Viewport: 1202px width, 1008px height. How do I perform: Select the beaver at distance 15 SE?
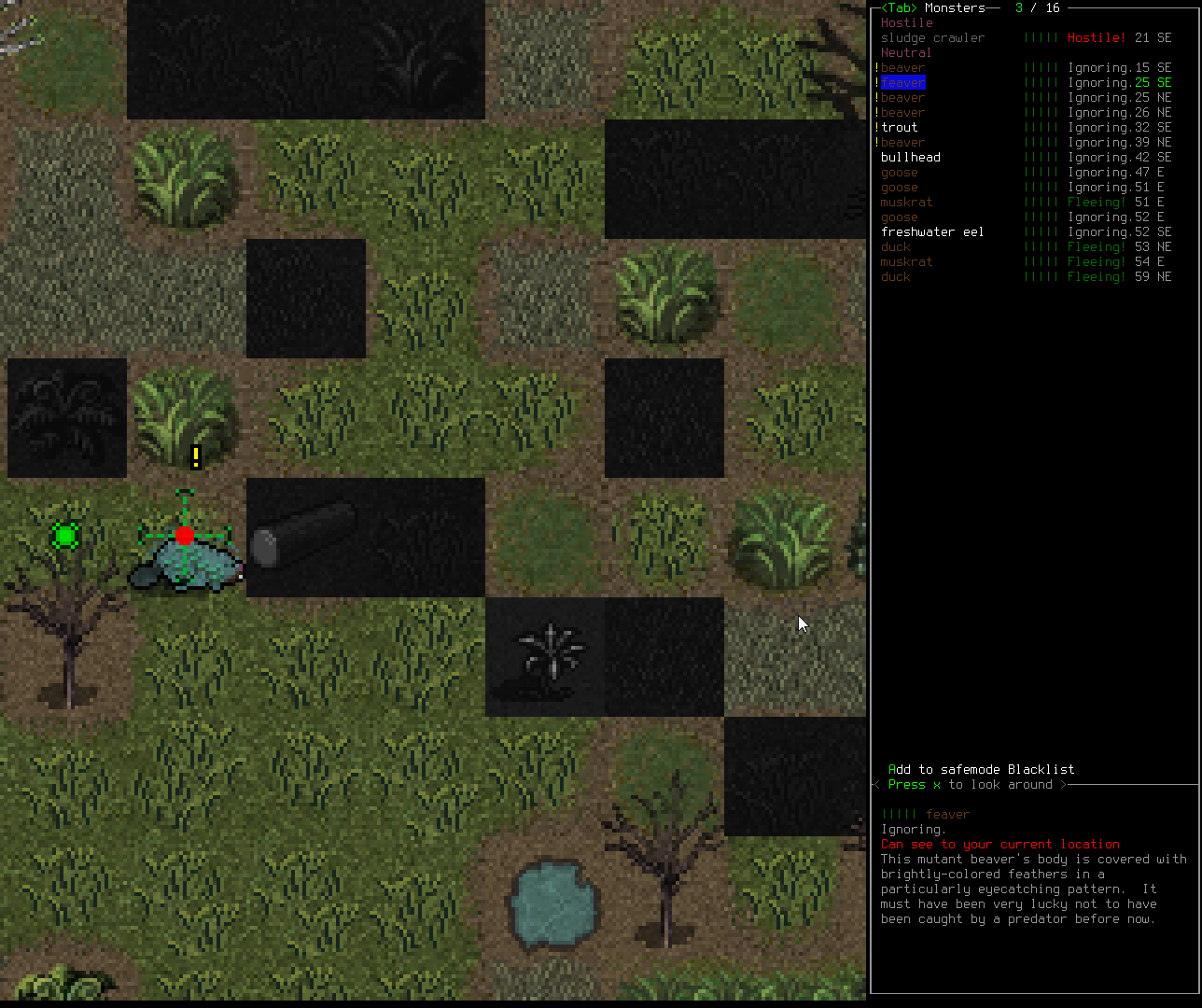[902, 68]
